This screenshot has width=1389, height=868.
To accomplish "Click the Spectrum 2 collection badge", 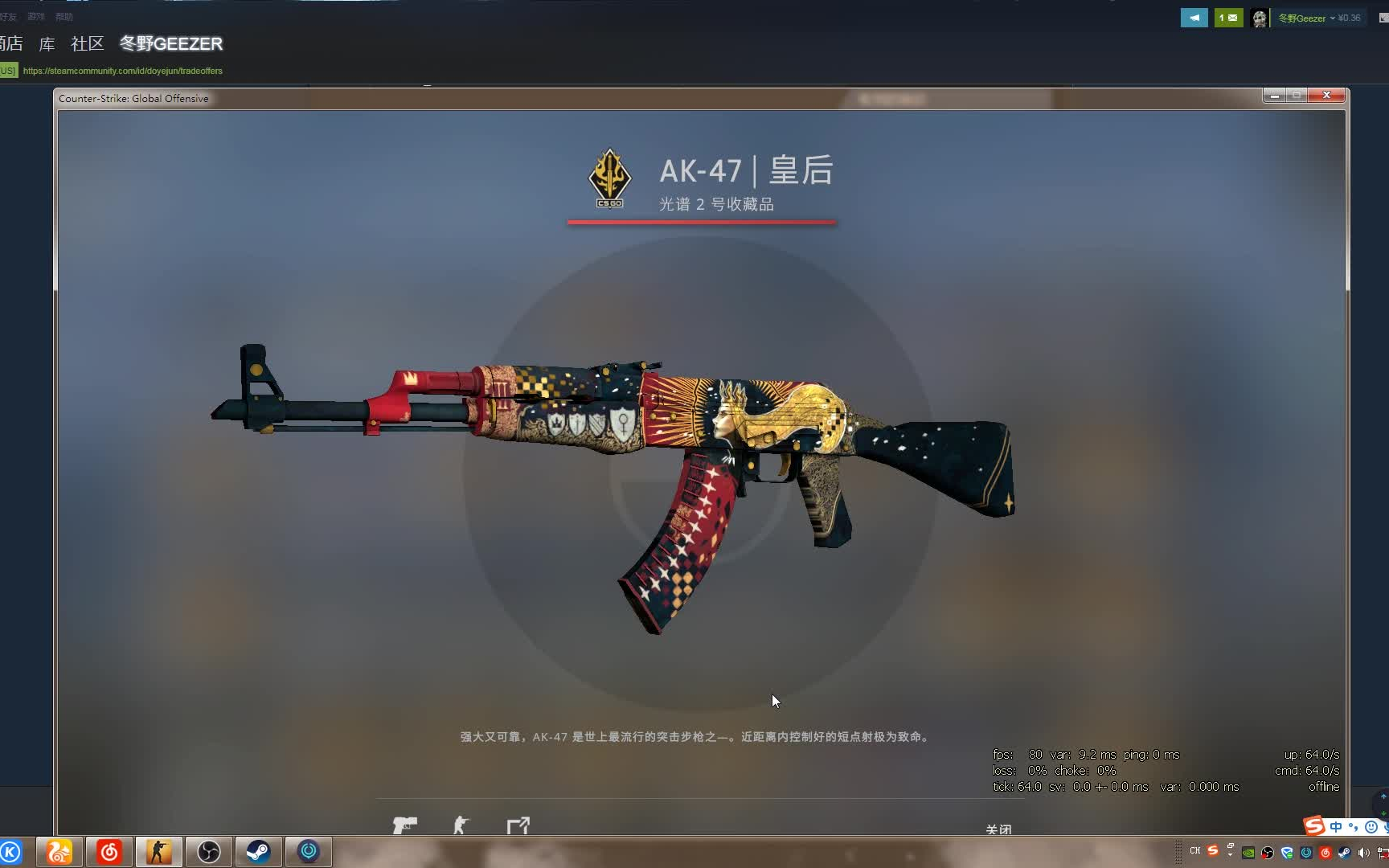I will 608,178.
